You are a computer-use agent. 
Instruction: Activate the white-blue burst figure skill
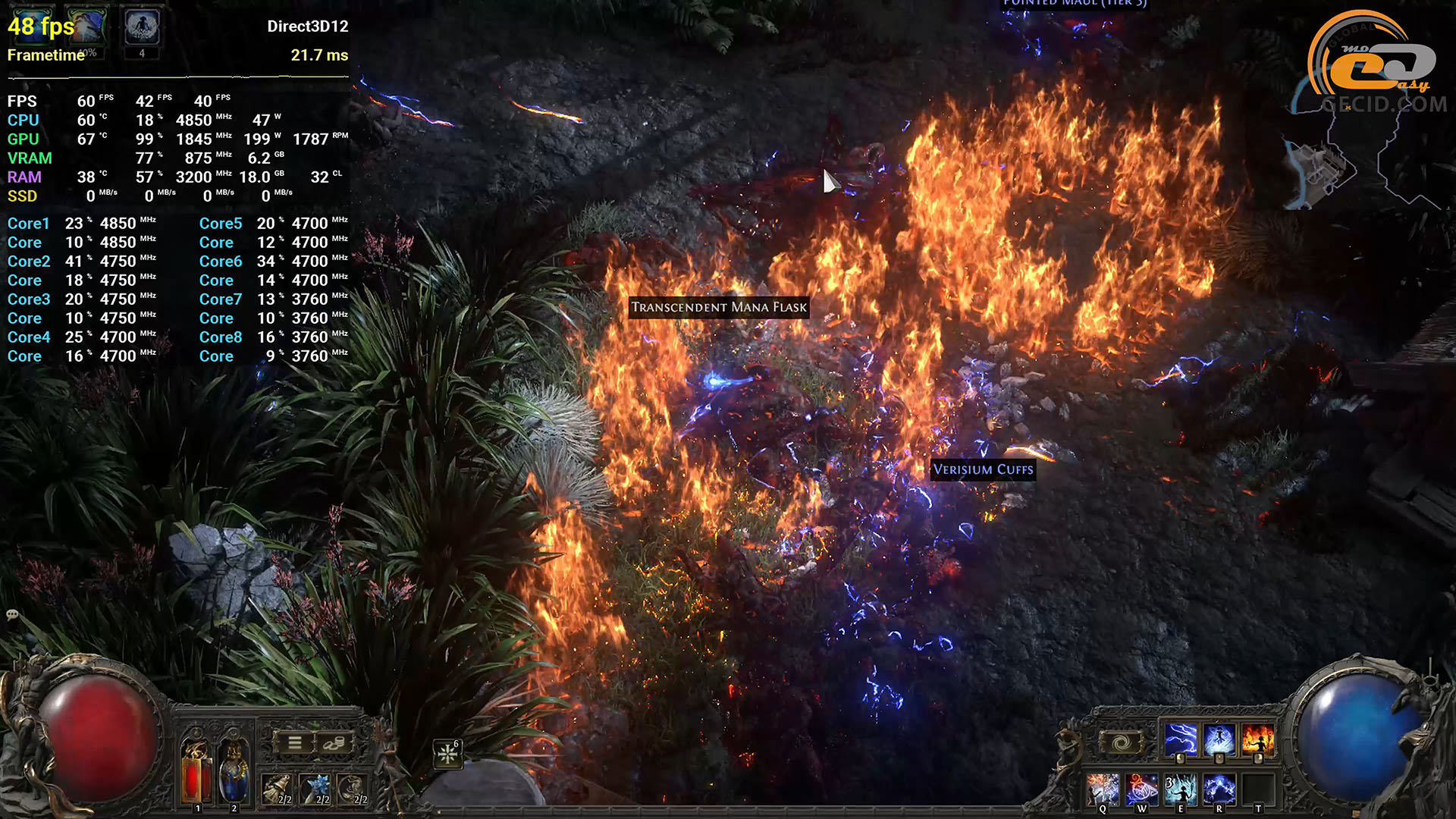[1219, 739]
